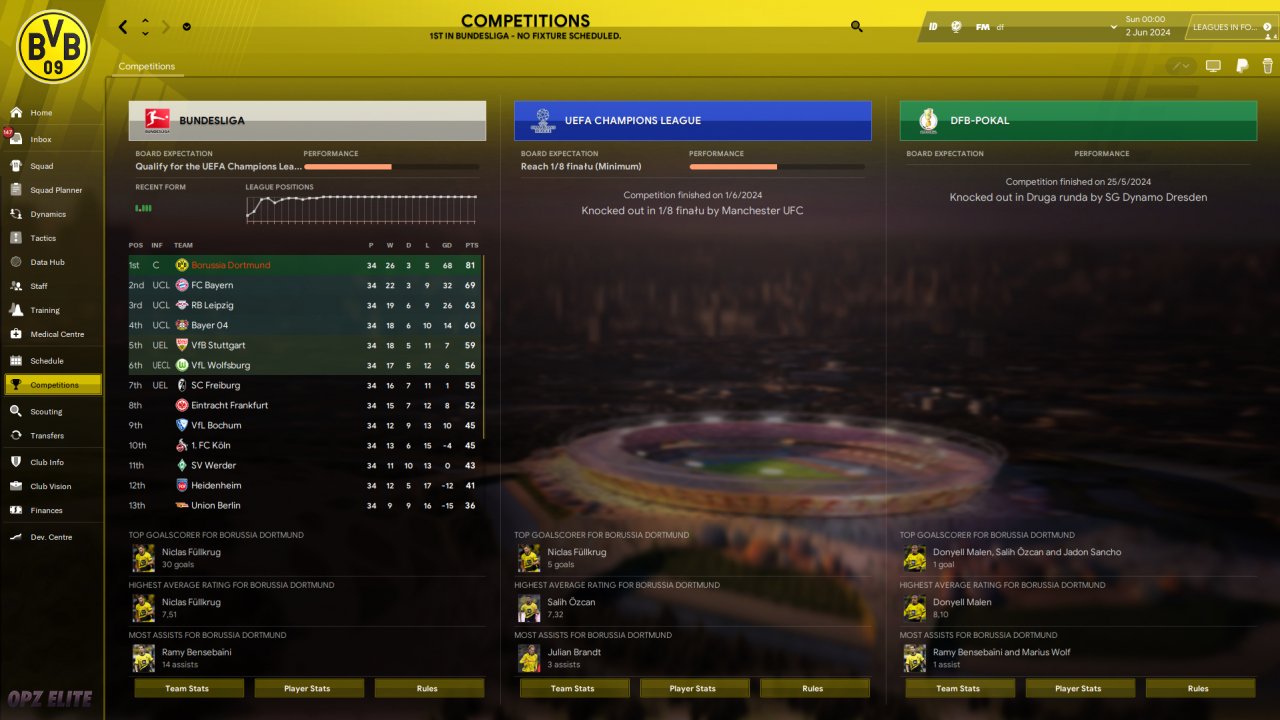Show the Training section
The image size is (1280, 720).
coord(44,310)
